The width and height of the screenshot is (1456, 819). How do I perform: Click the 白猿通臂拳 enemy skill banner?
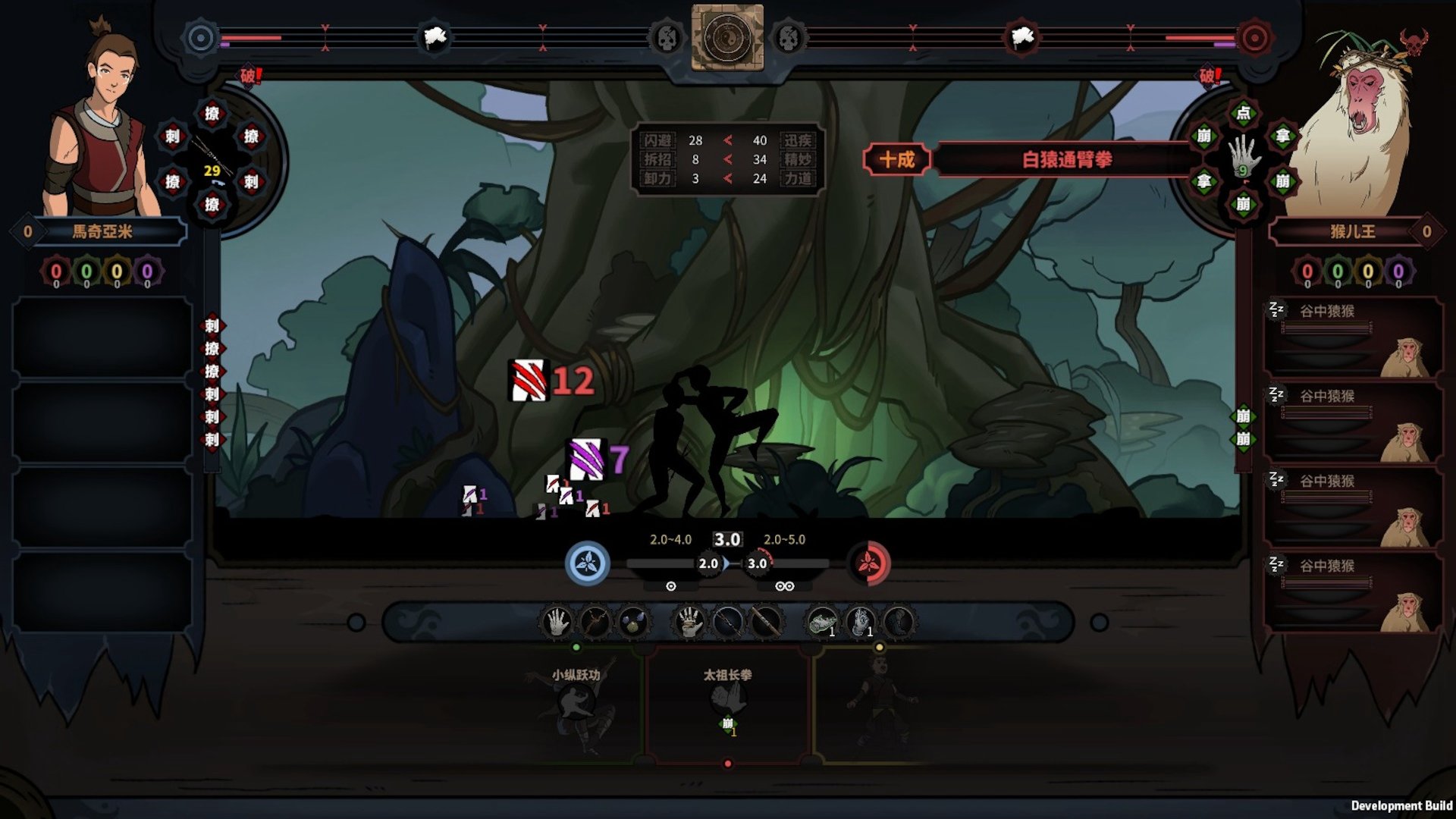[1065, 160]
